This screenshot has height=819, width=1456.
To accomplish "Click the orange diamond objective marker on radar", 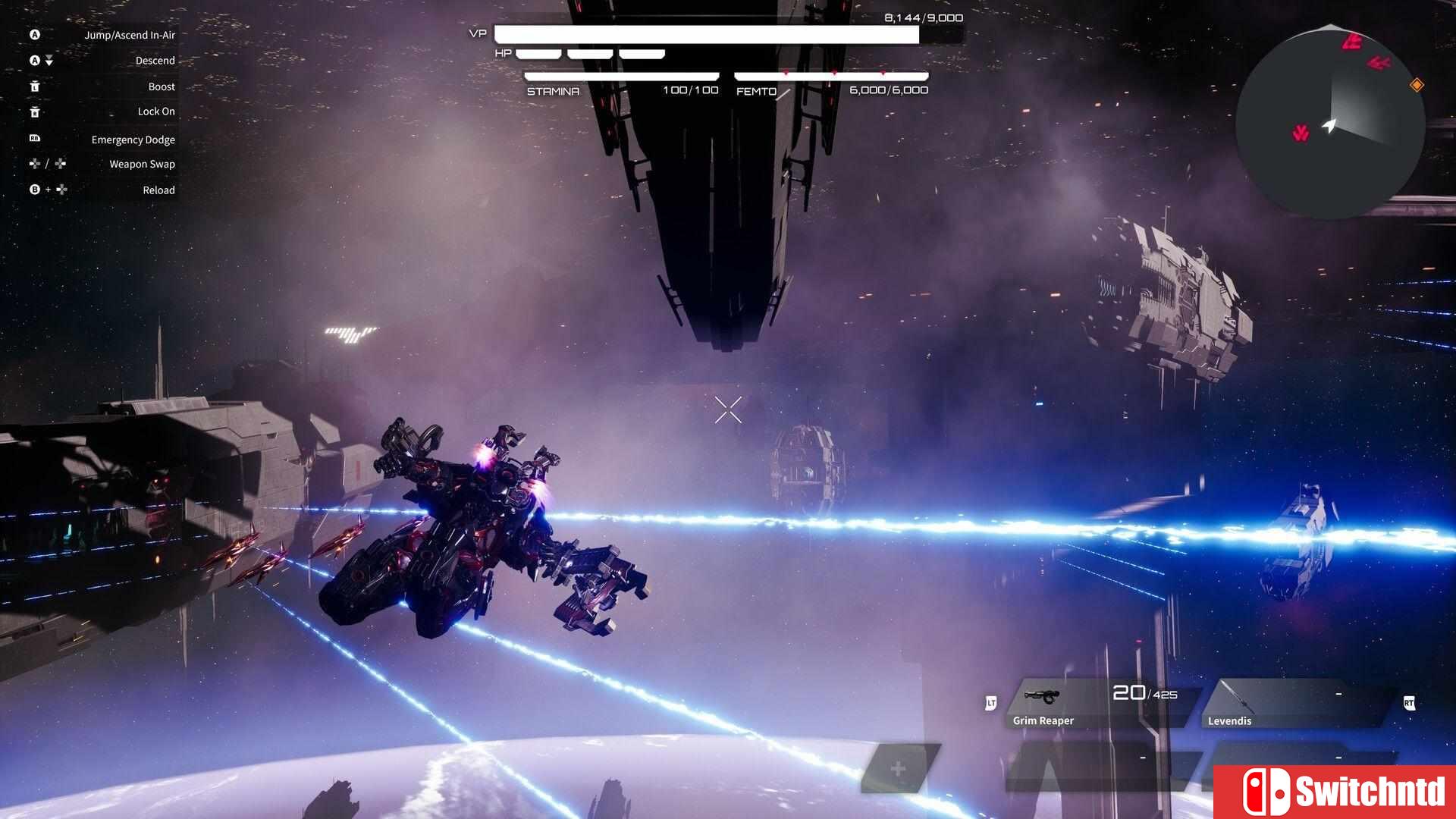I will tap(1416, 85).
